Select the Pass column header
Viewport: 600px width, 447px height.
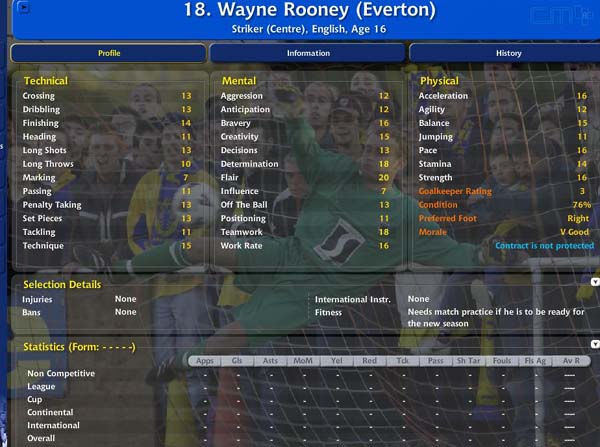435,361
